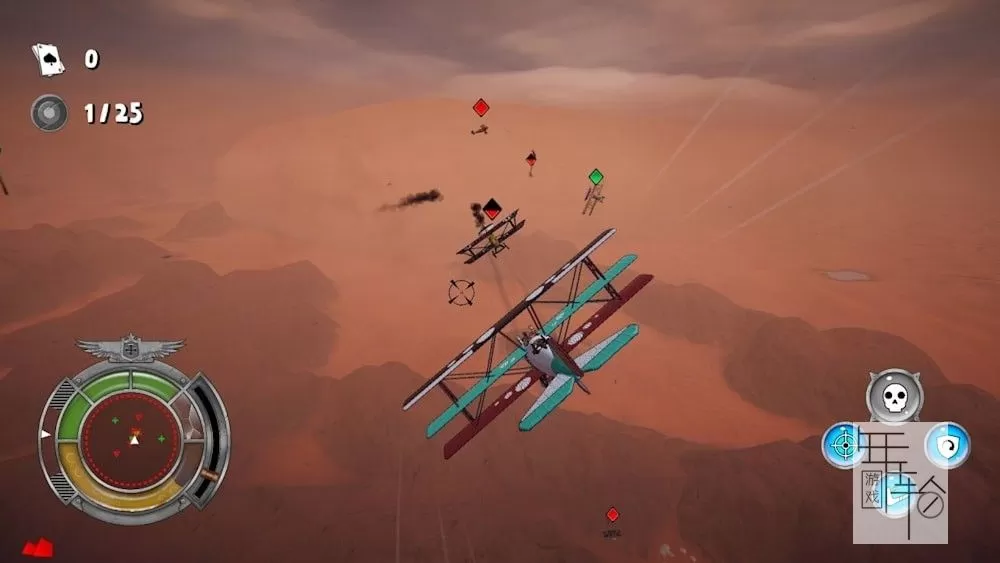Trigger the crosshair targeting ability
This screenshot has width=1000, height=563.
pyautogui.click(x=843, y=445)
